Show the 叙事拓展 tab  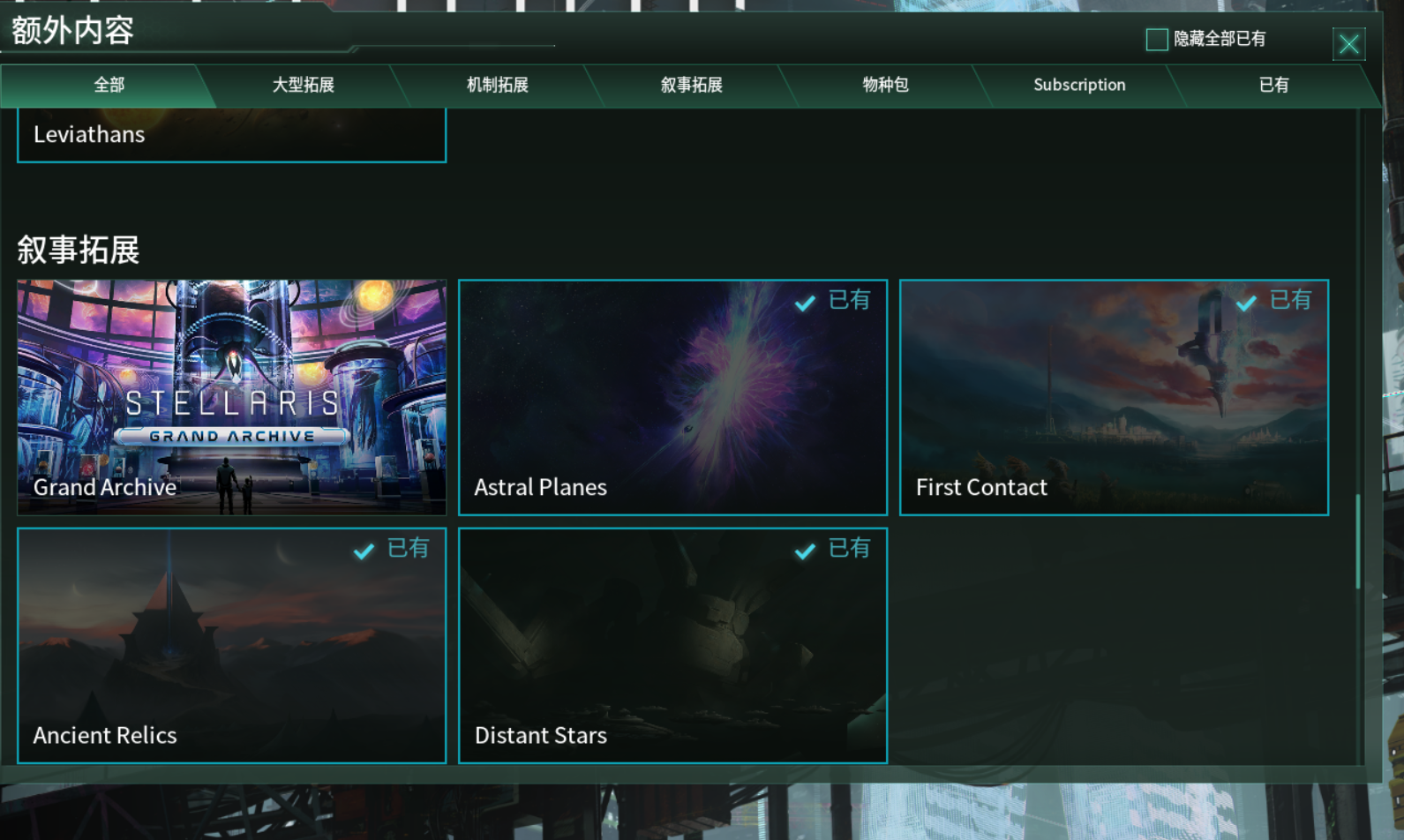click(691, 86)
